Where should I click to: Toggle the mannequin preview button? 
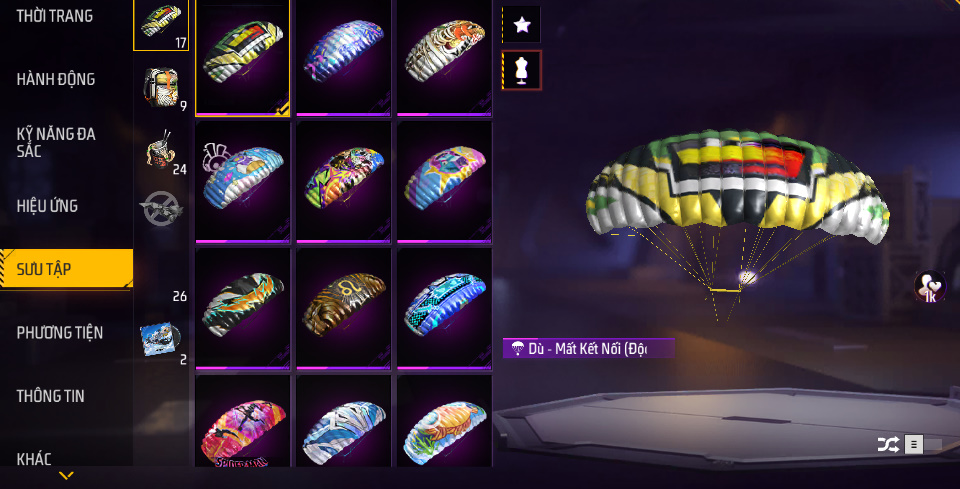coord(521,70)
